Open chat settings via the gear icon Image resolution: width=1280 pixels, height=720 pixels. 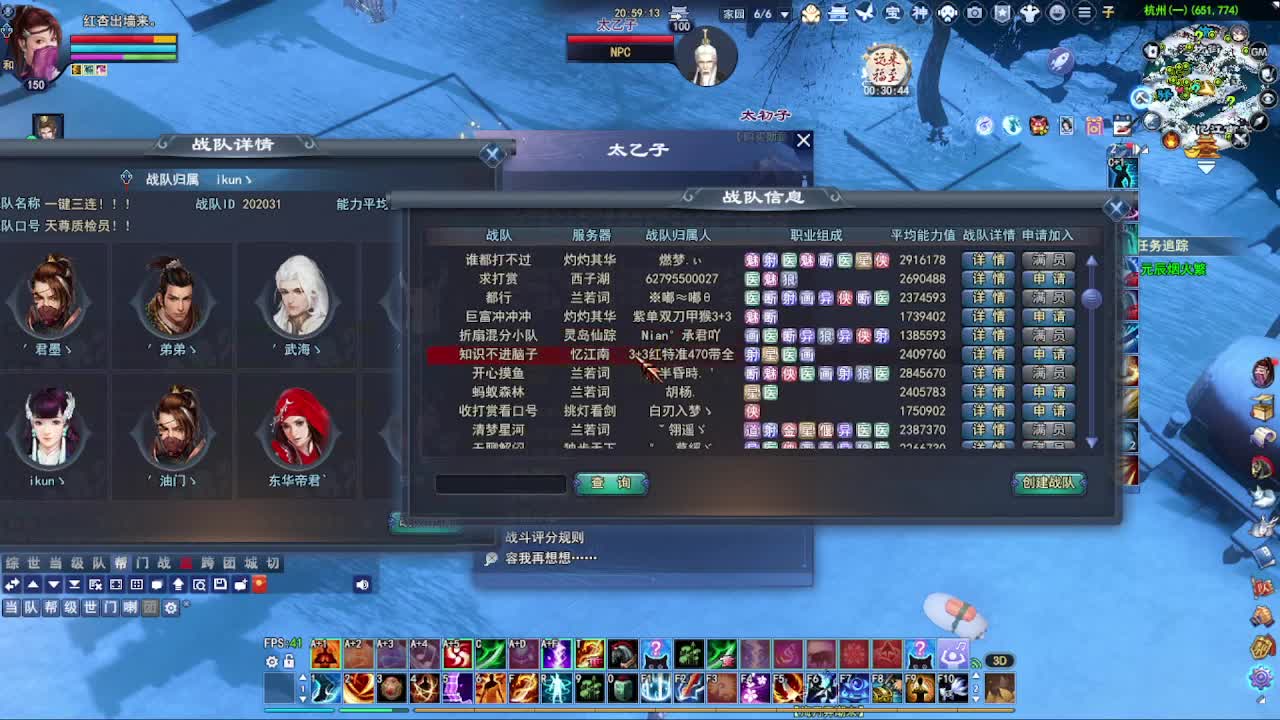(x=170, y=608)
